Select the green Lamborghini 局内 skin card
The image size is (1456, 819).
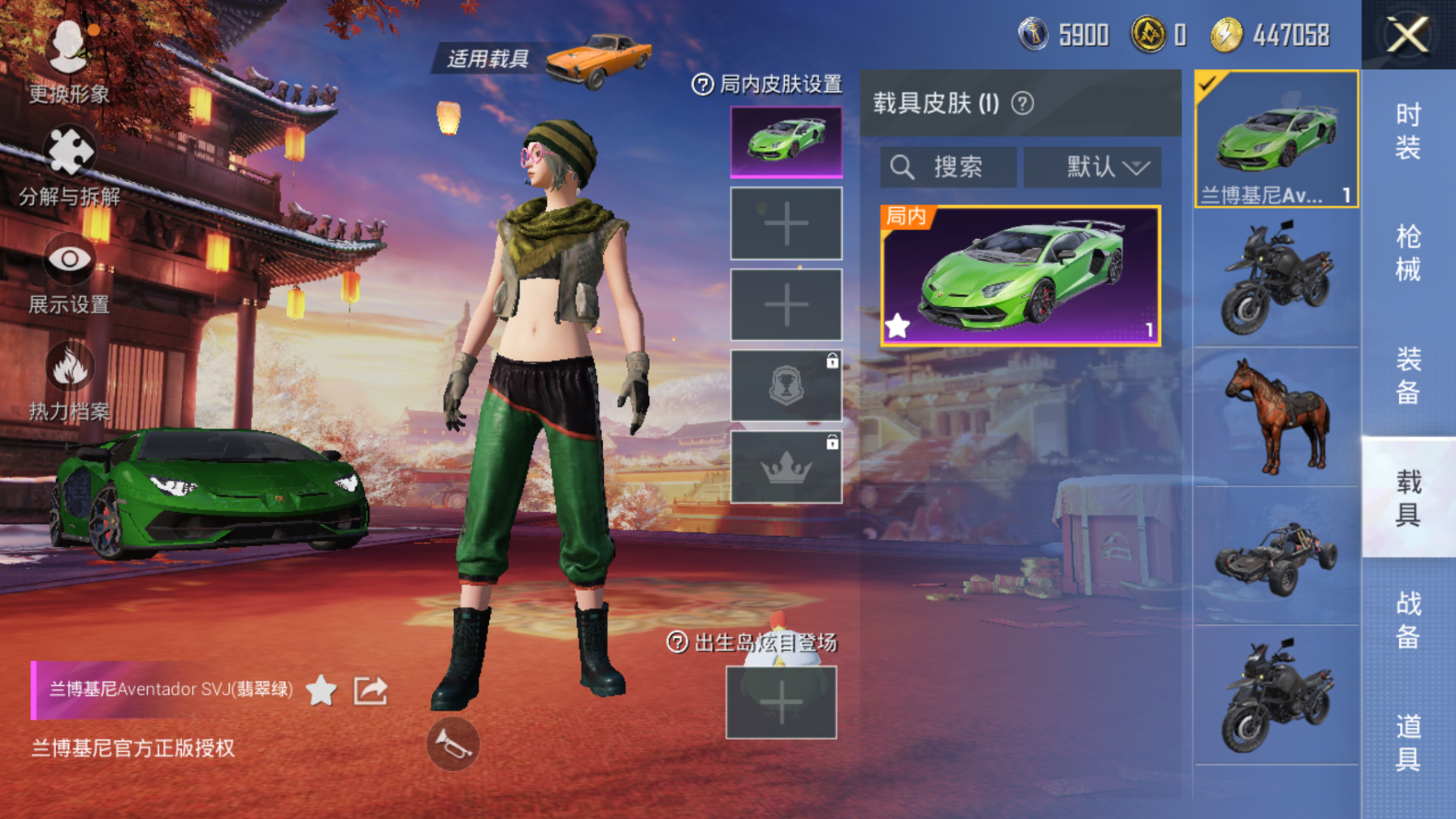click(x=1020, y=276)
